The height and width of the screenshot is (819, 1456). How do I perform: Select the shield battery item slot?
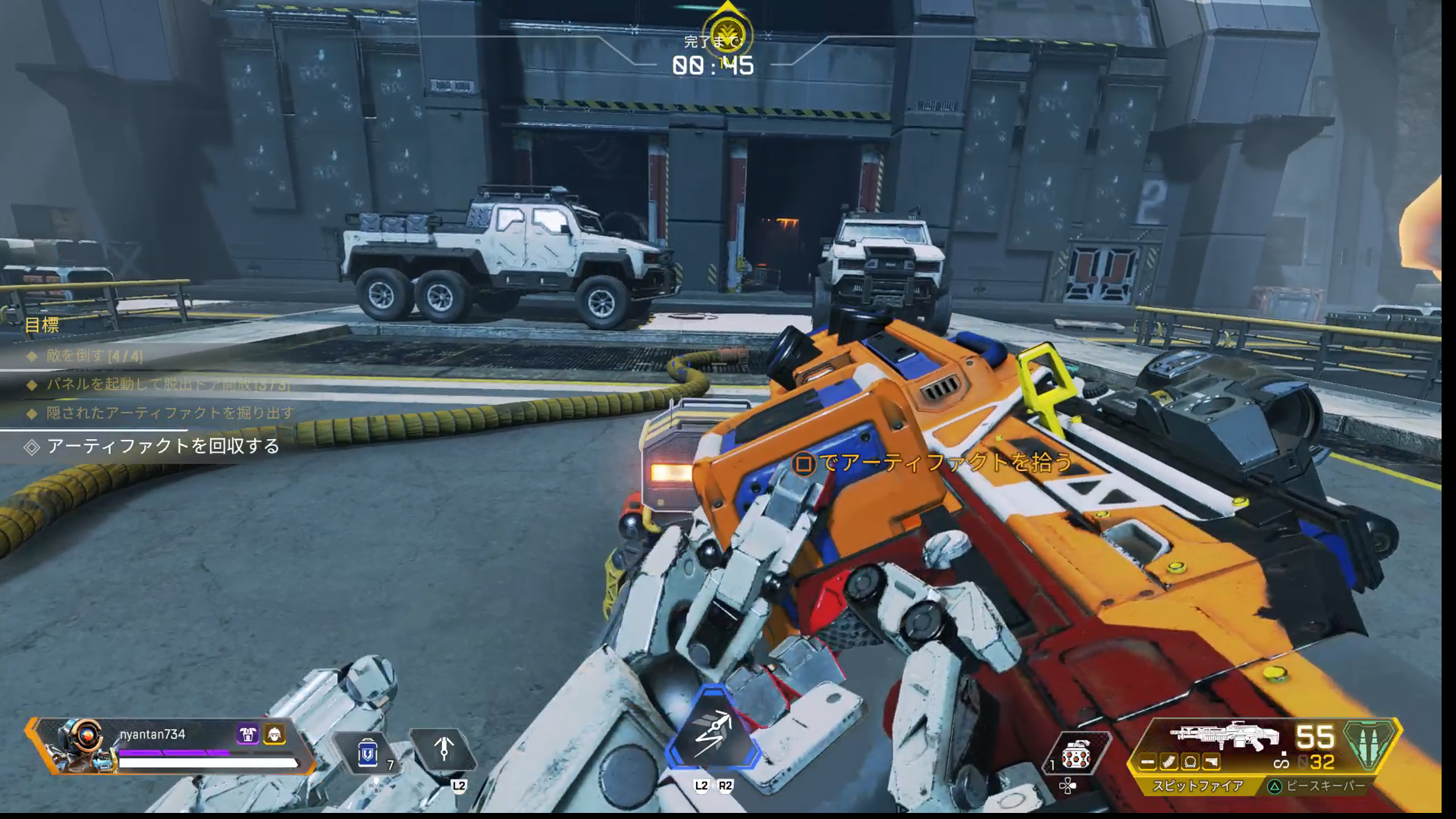tap(369, 751)
